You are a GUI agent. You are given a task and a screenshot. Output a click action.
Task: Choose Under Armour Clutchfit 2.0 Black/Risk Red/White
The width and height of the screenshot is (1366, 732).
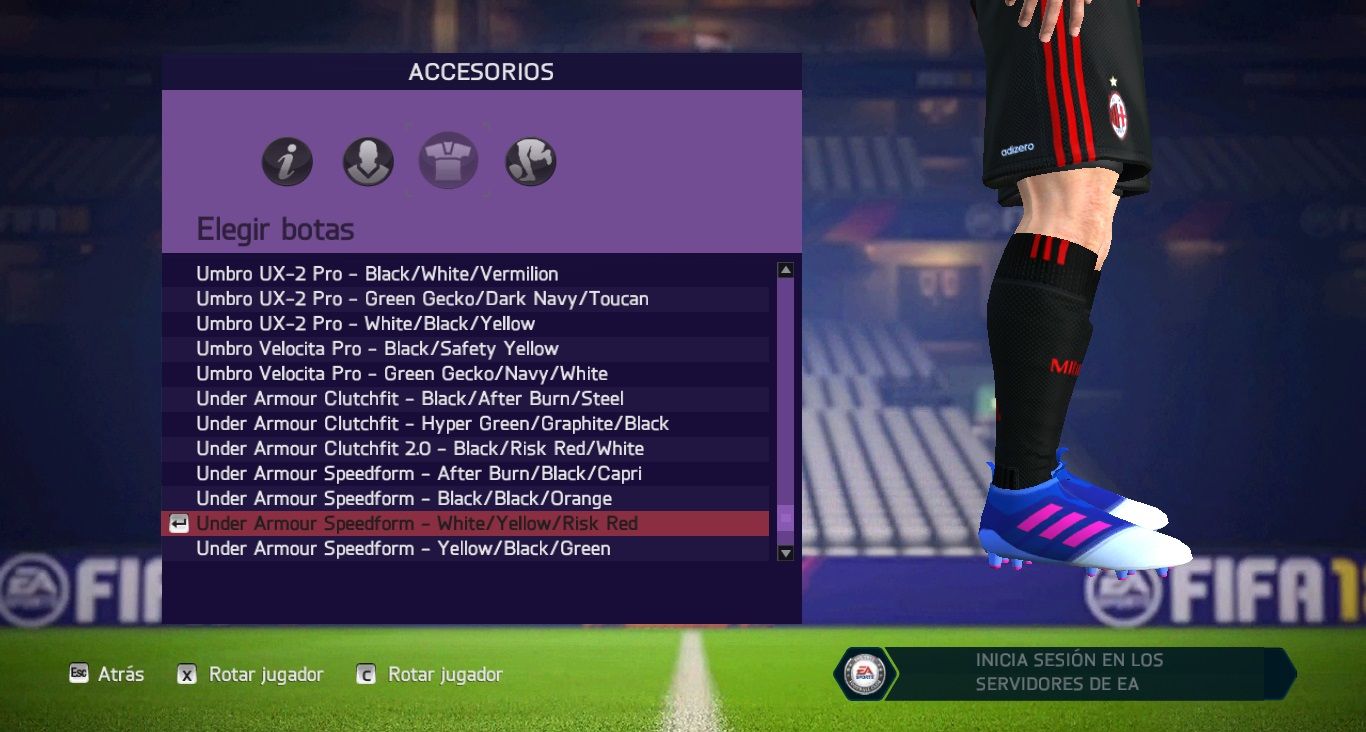click(x=419, y=449)
